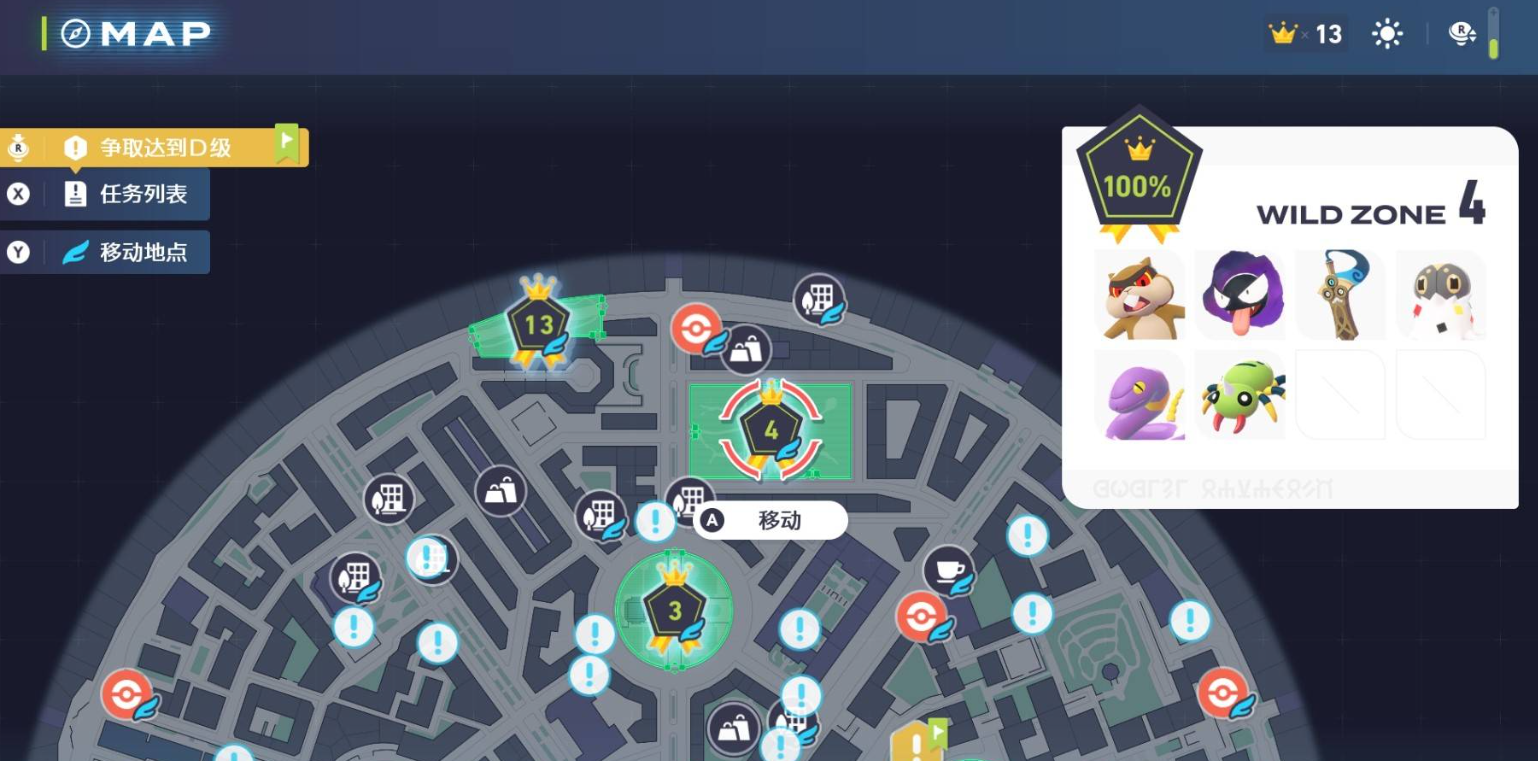This screenshot has height=761, width=1538.
Task: Select the Pokémon Center marker near zone 13
Action: 696,328
